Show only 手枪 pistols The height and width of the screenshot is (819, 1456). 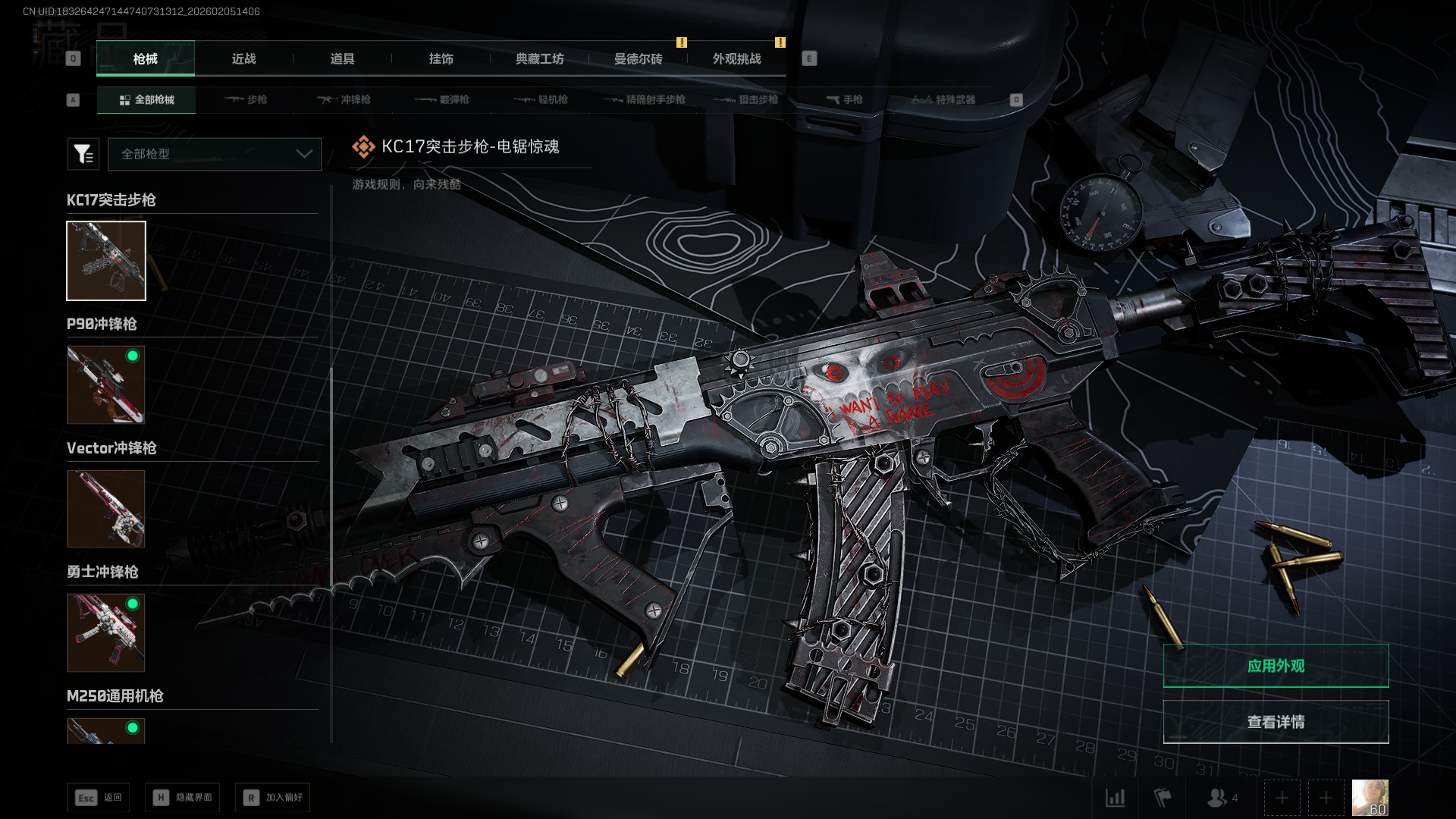pyautogui.click(x=844, y=100)
